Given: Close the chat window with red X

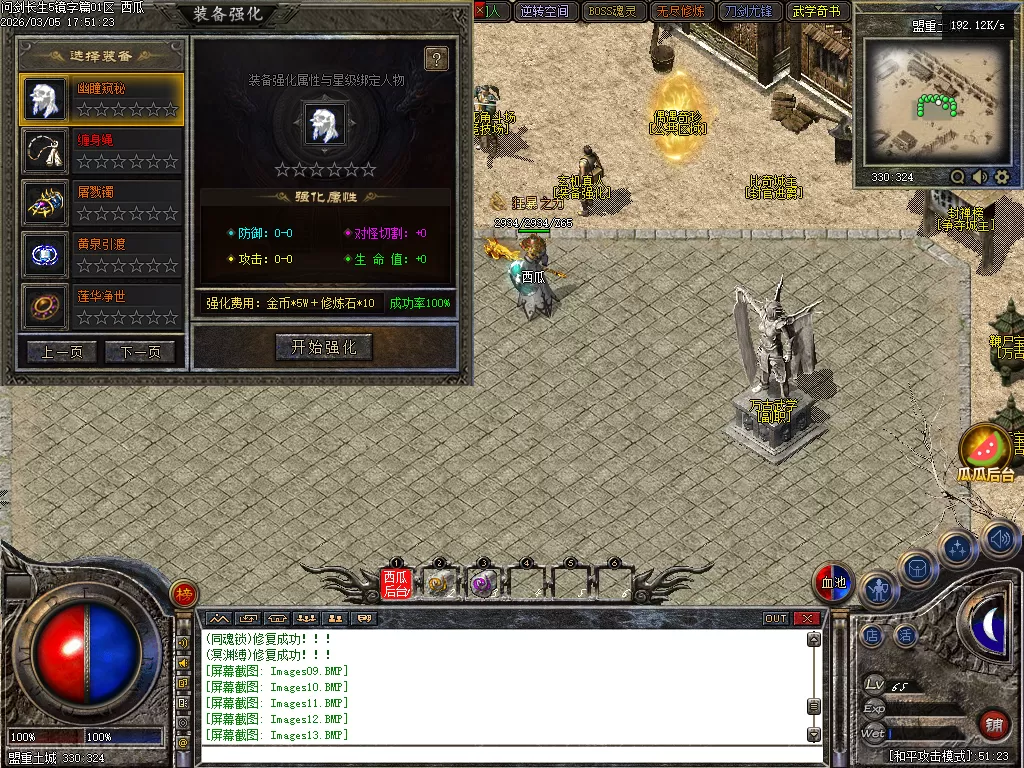Looking at the screenshot, I should [807, 619].
